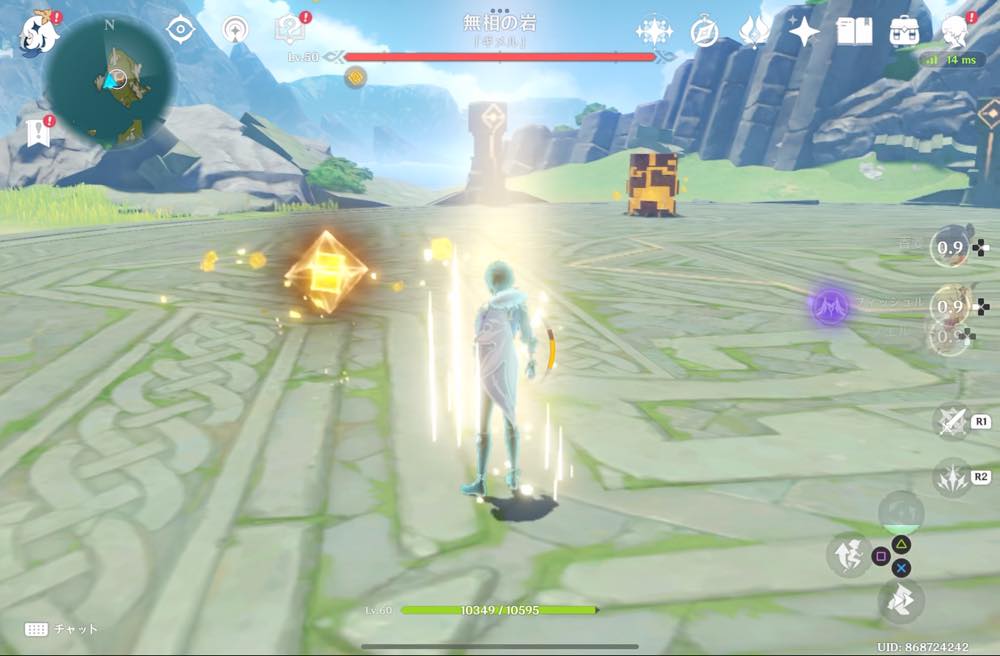
Task: Open the wish four-pointed star icon
Action: coord(803,32)
